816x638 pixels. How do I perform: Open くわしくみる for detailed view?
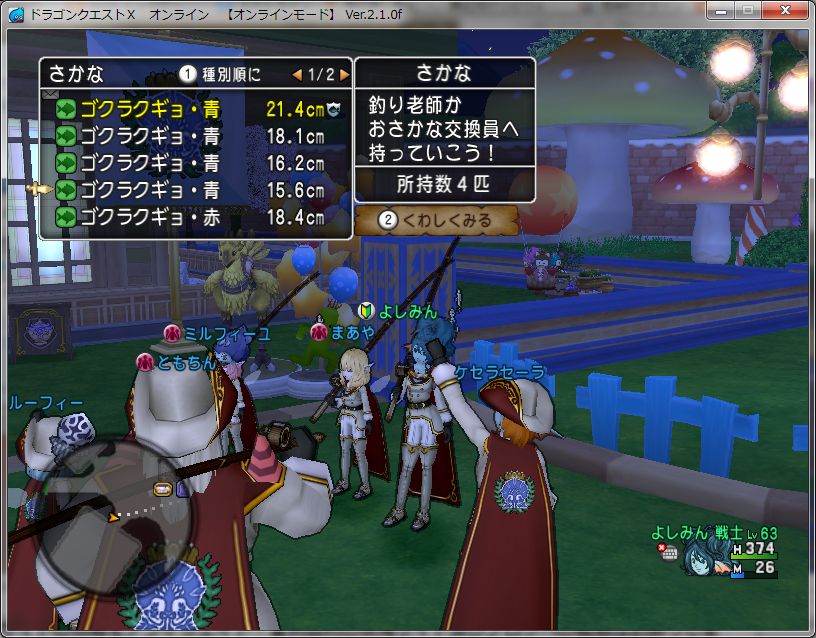point(436,219)
